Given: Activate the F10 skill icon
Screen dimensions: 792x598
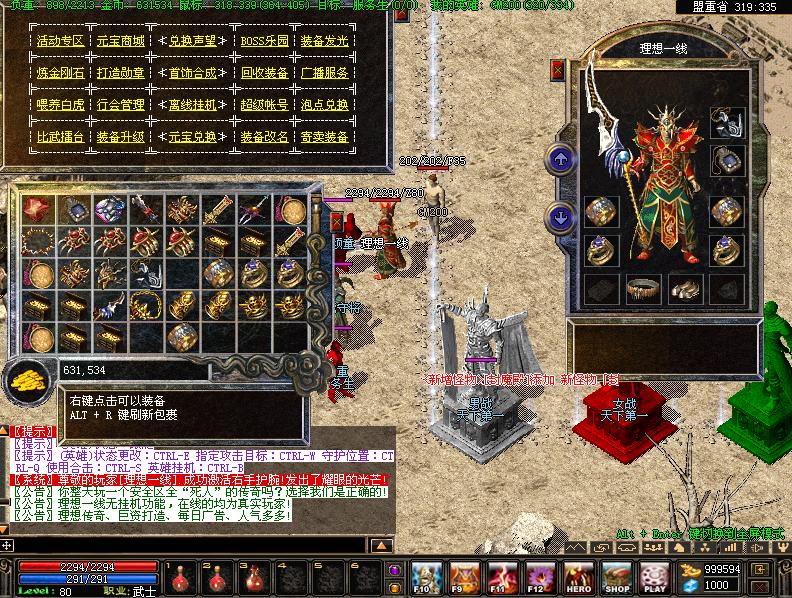Looking at the screenshot, I should coord(427,578).
